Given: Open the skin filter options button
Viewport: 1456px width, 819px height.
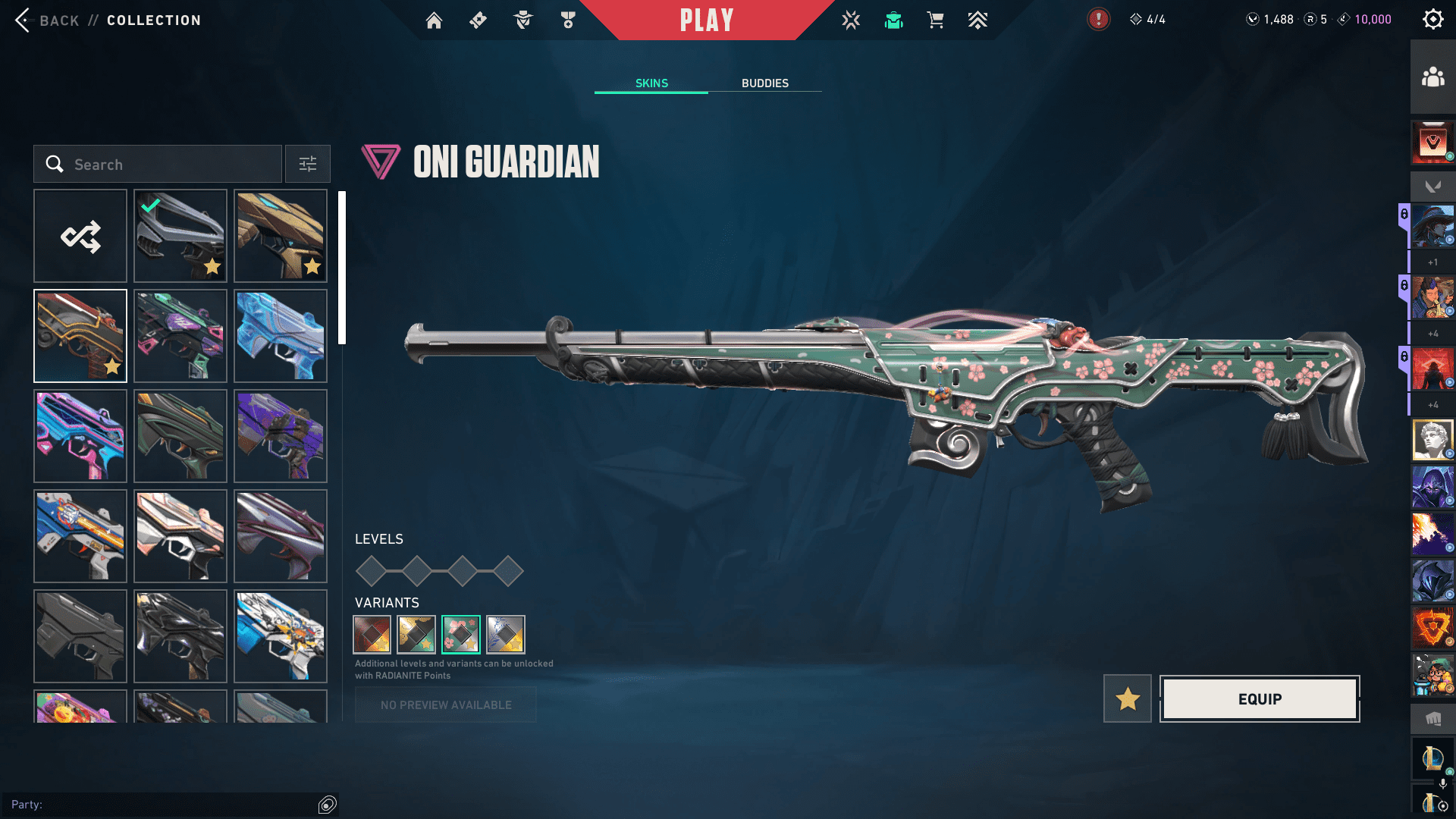Looking at the screenshot, I should click(308, 165).
